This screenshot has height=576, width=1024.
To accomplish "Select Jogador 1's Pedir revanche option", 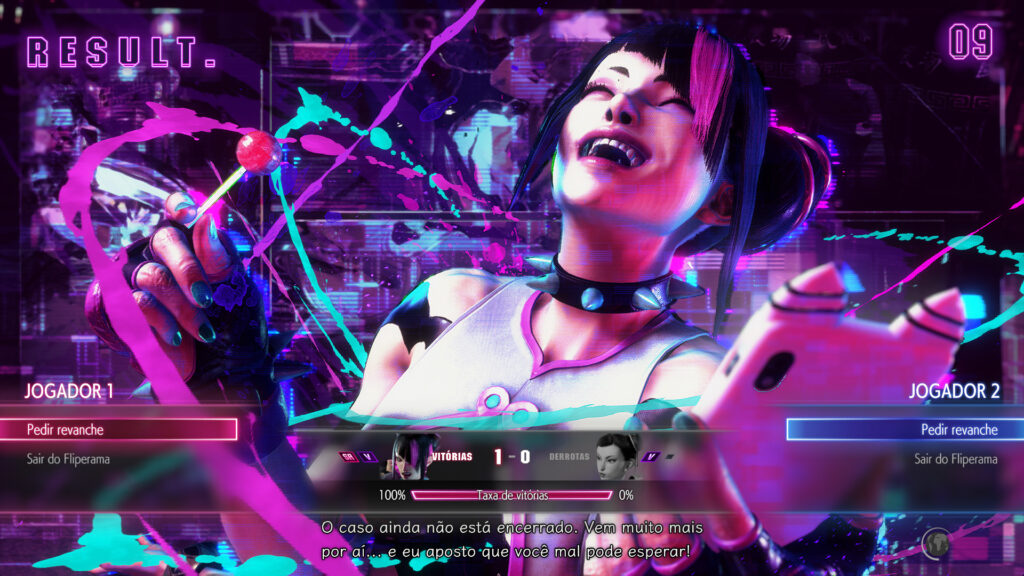I will (x=118, y=430).
